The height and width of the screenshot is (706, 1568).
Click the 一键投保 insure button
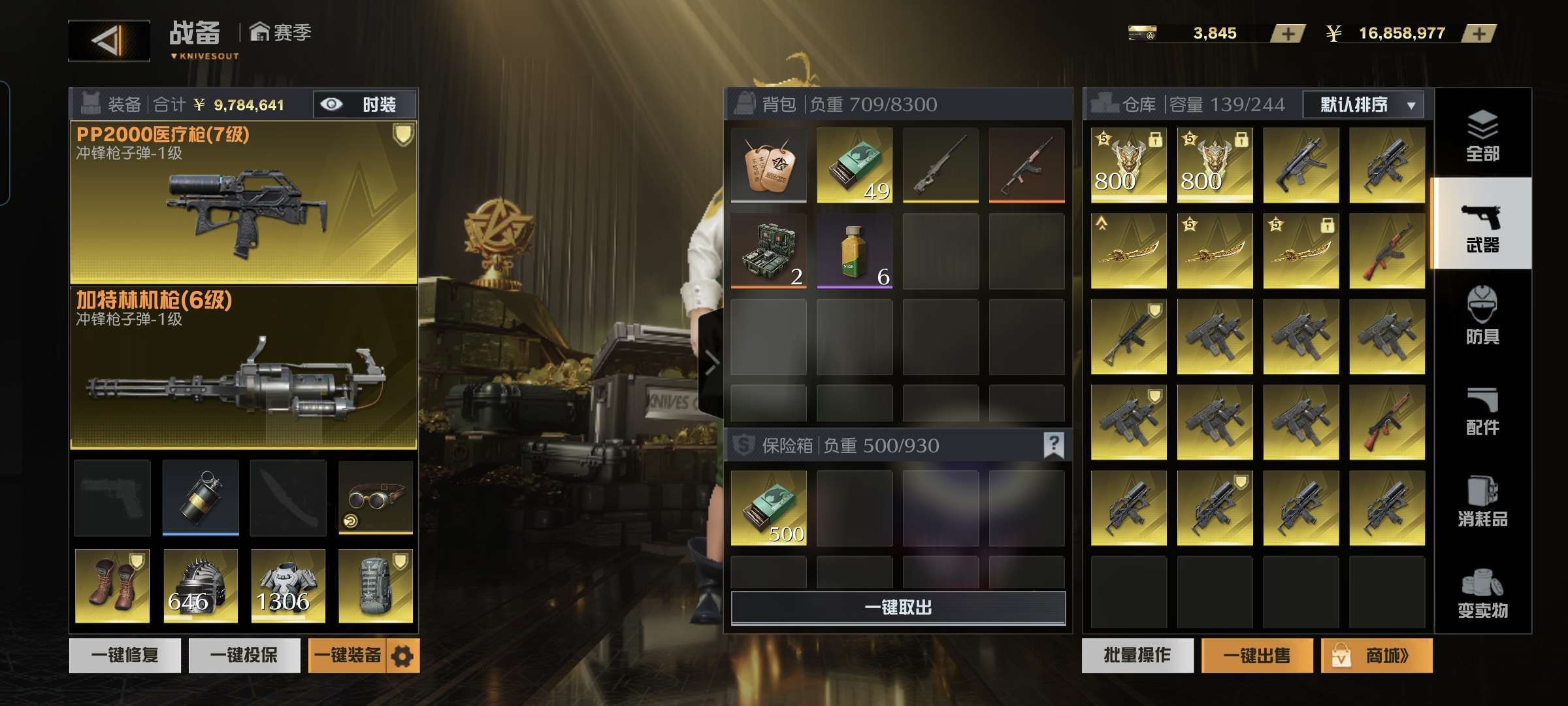coord(244,655)
